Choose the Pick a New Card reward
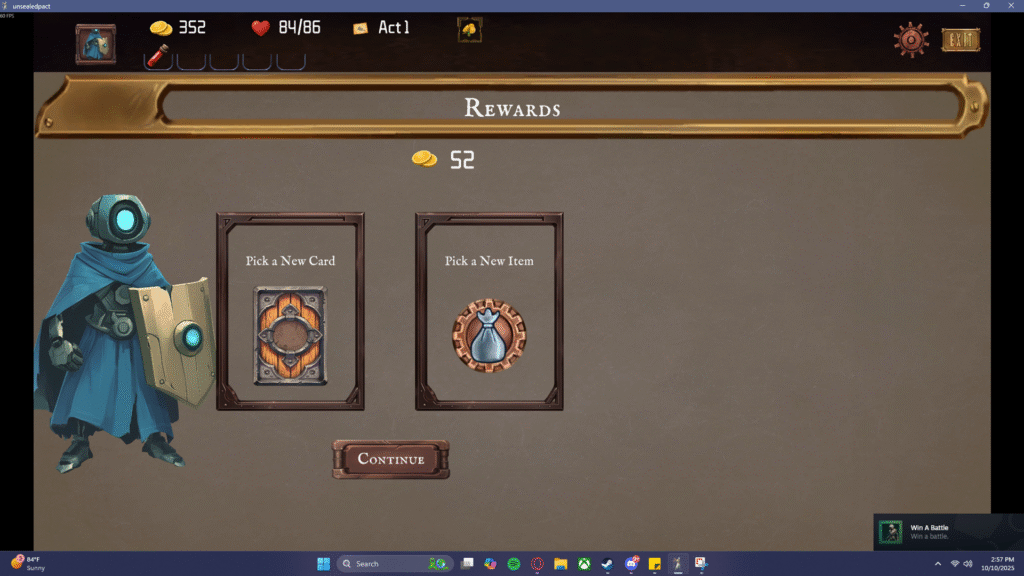This screenshot has height=576, width=1024. (290, 311)
